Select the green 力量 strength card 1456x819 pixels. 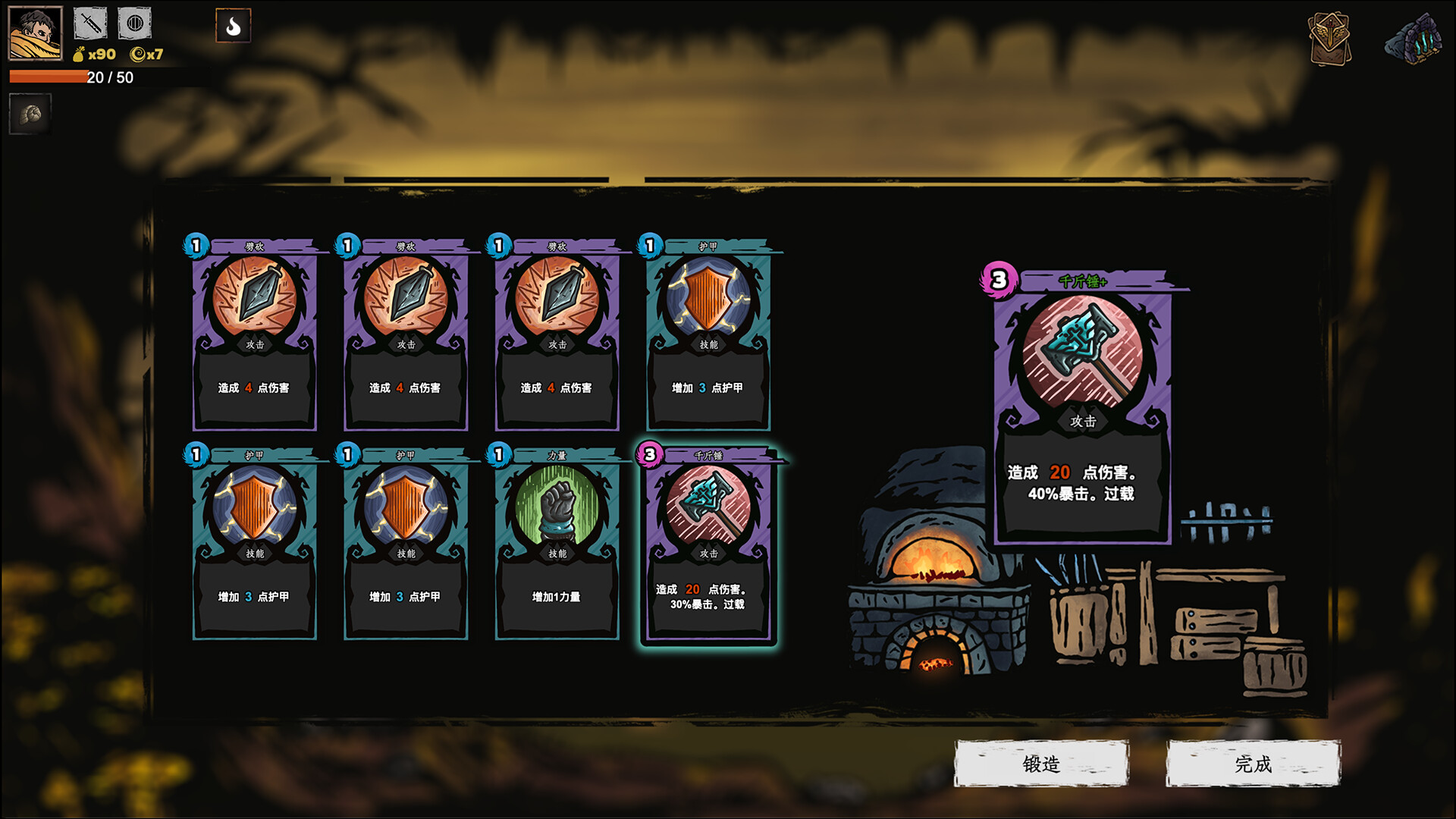[557, 542]
